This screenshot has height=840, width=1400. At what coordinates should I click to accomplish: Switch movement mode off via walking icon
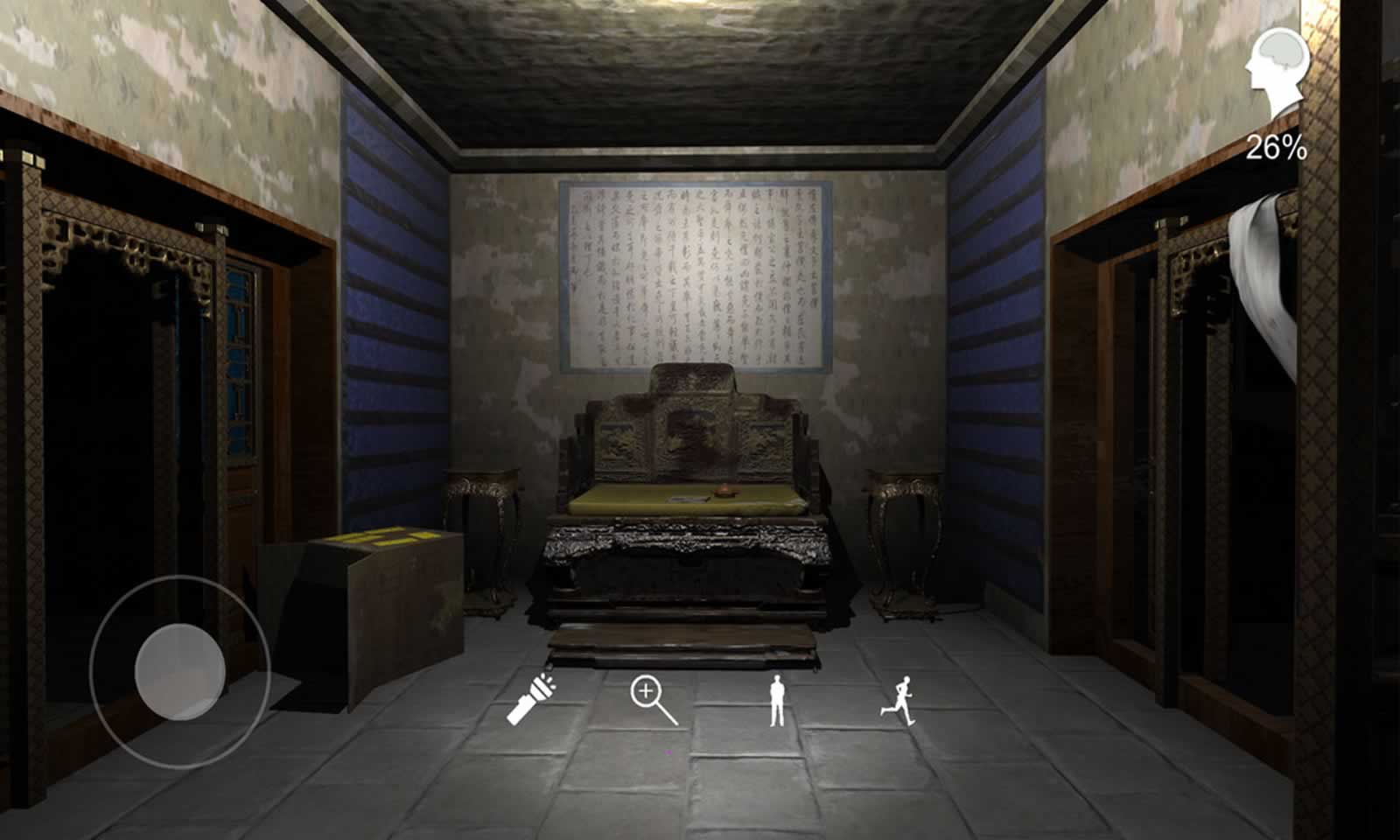pos(779,699)
